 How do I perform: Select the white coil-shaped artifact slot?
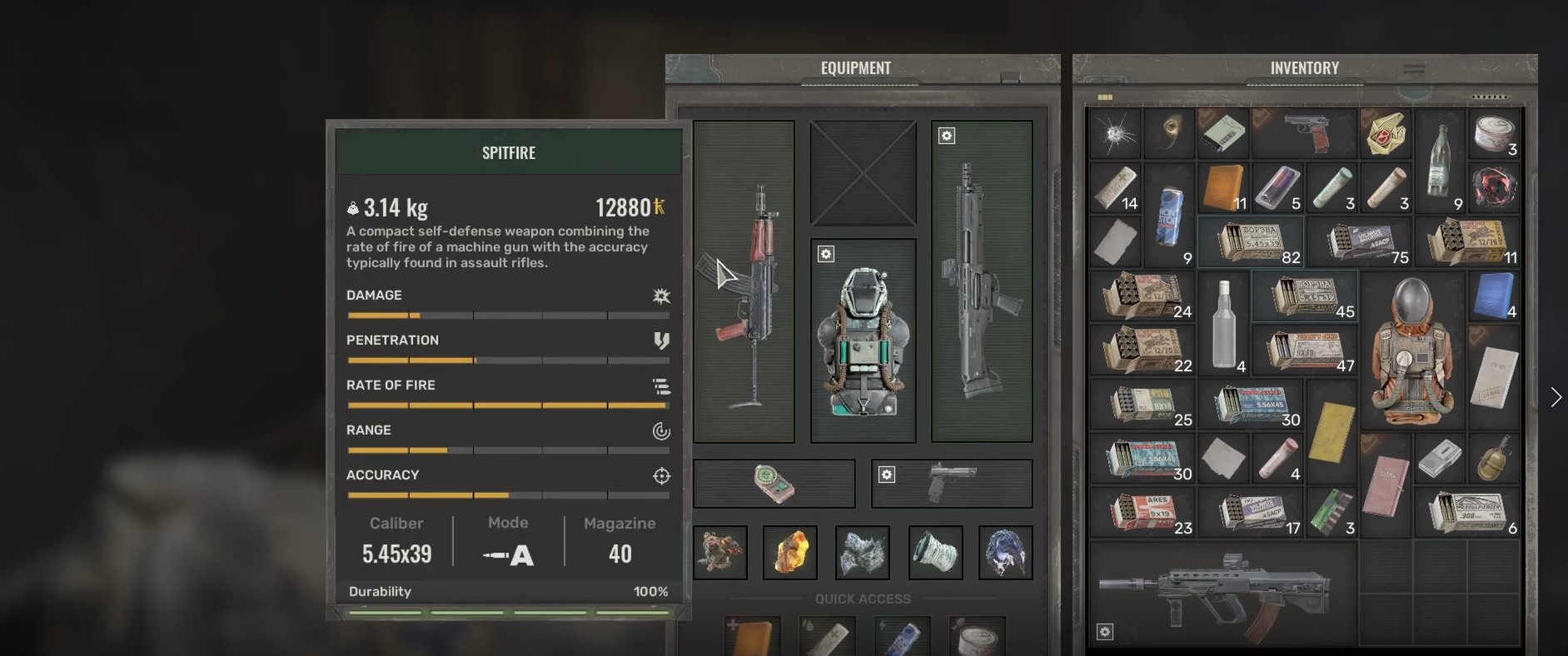pos(935,552)
